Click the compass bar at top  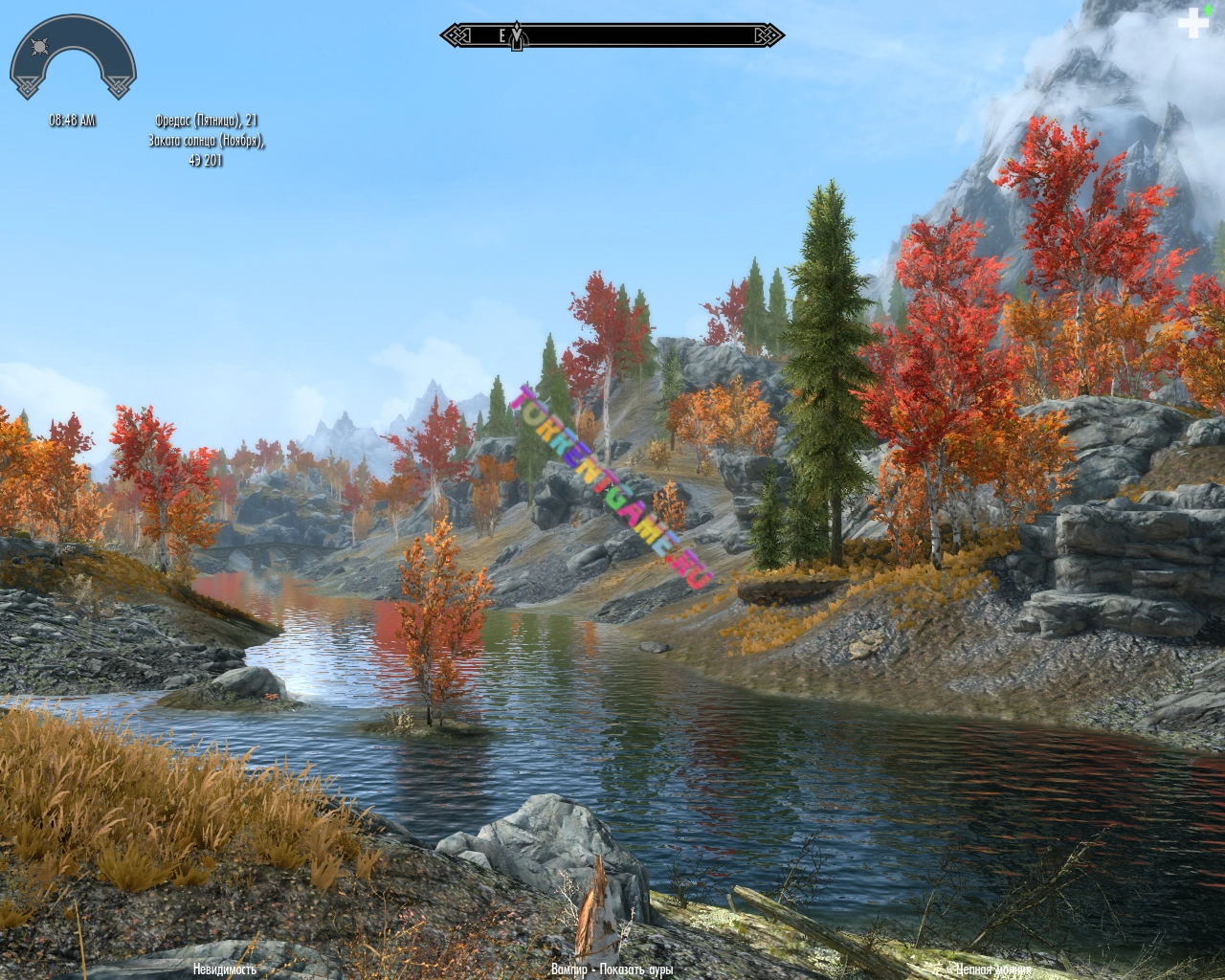[x=612, y=36]
